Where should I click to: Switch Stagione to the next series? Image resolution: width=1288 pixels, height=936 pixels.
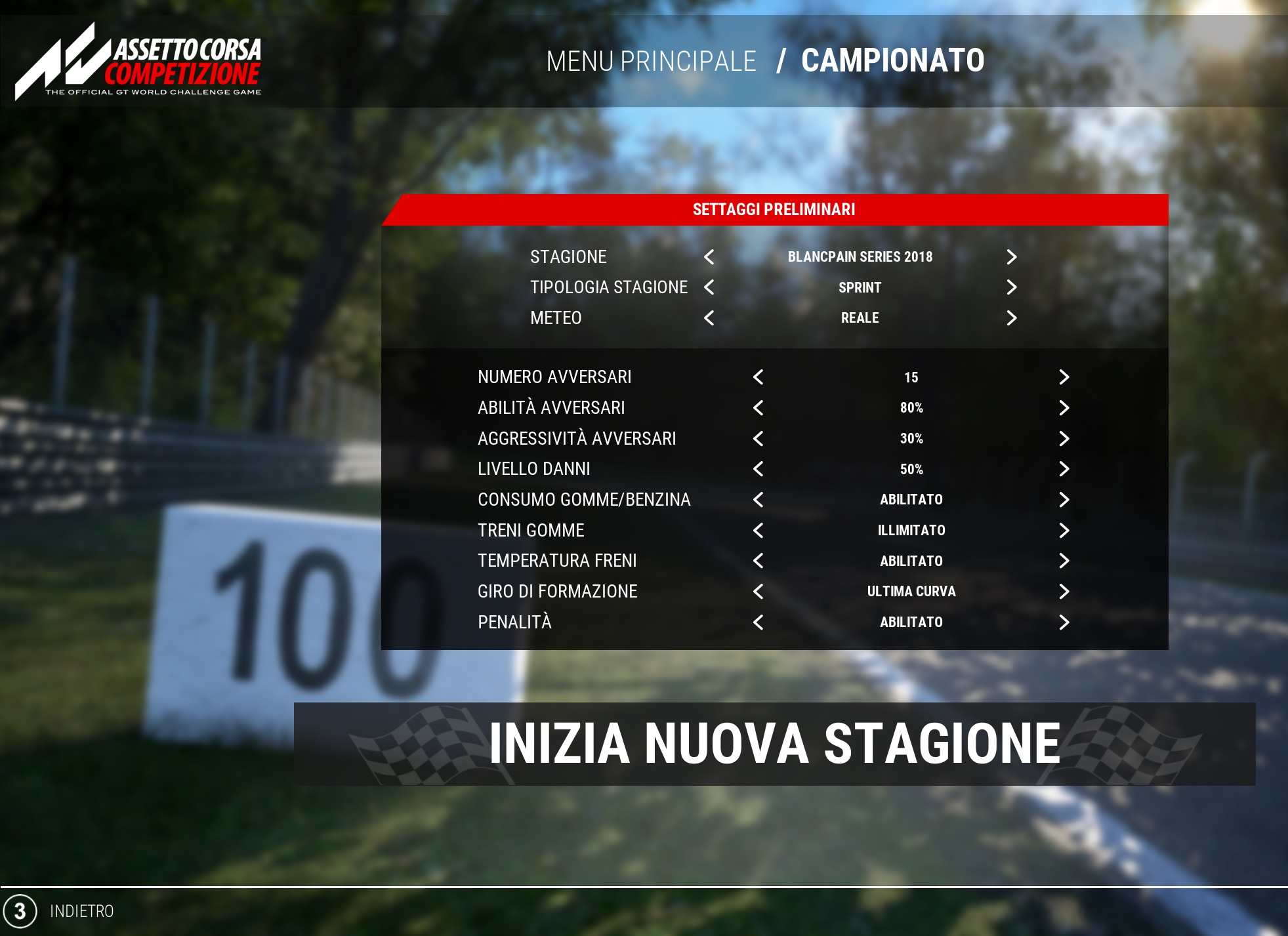click(1011, 257)
